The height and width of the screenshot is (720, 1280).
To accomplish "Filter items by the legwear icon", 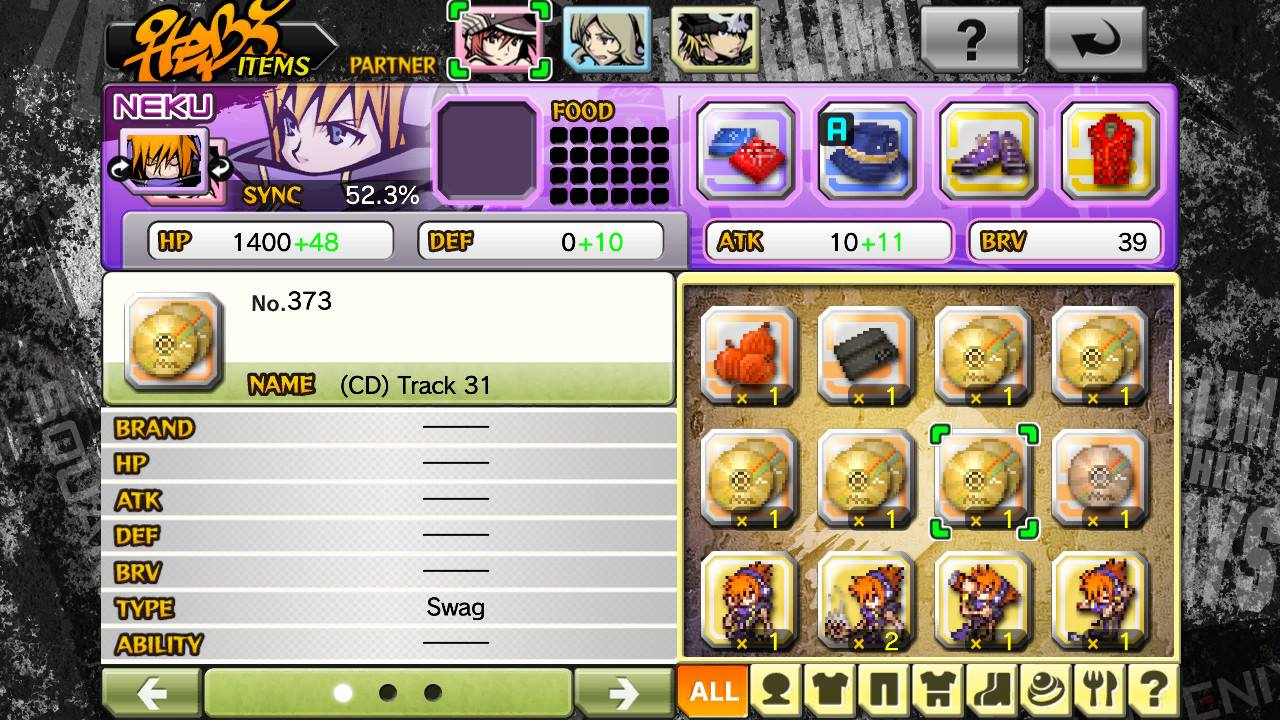I will [992, 690].
